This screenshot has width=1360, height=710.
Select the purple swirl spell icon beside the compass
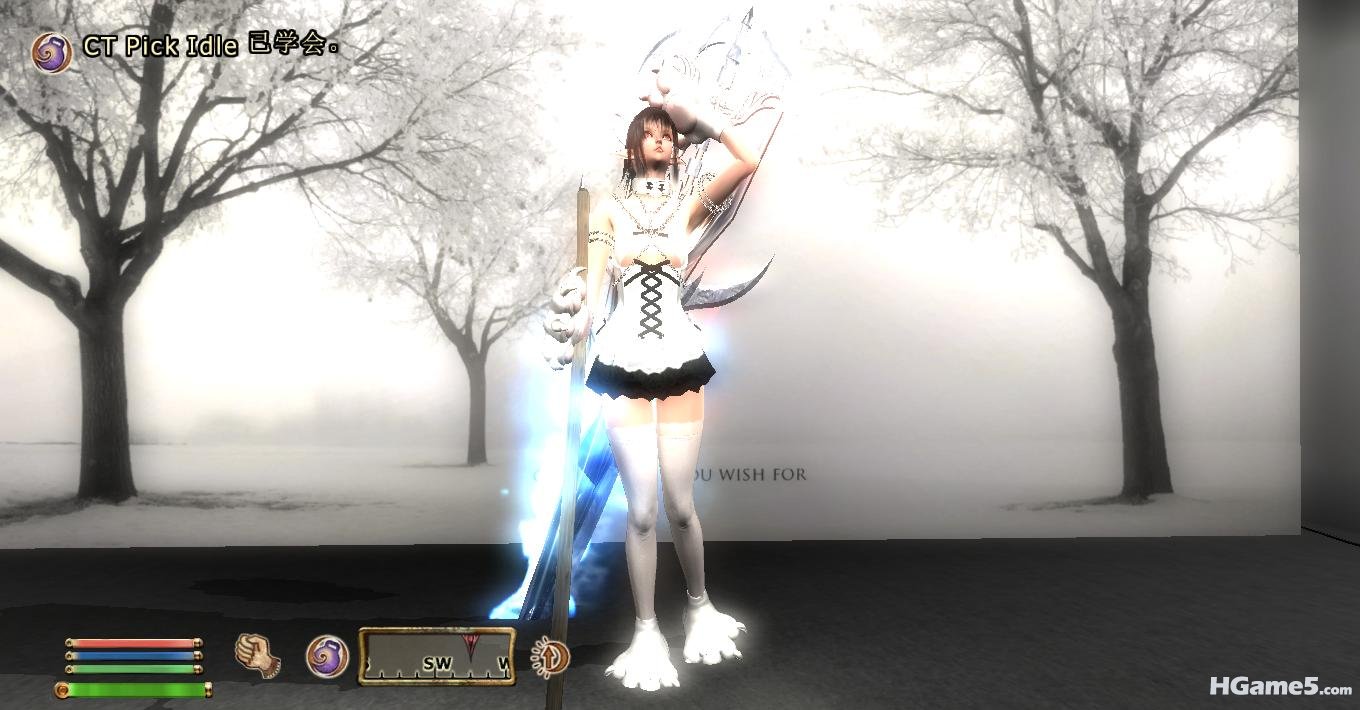(326, 657)
